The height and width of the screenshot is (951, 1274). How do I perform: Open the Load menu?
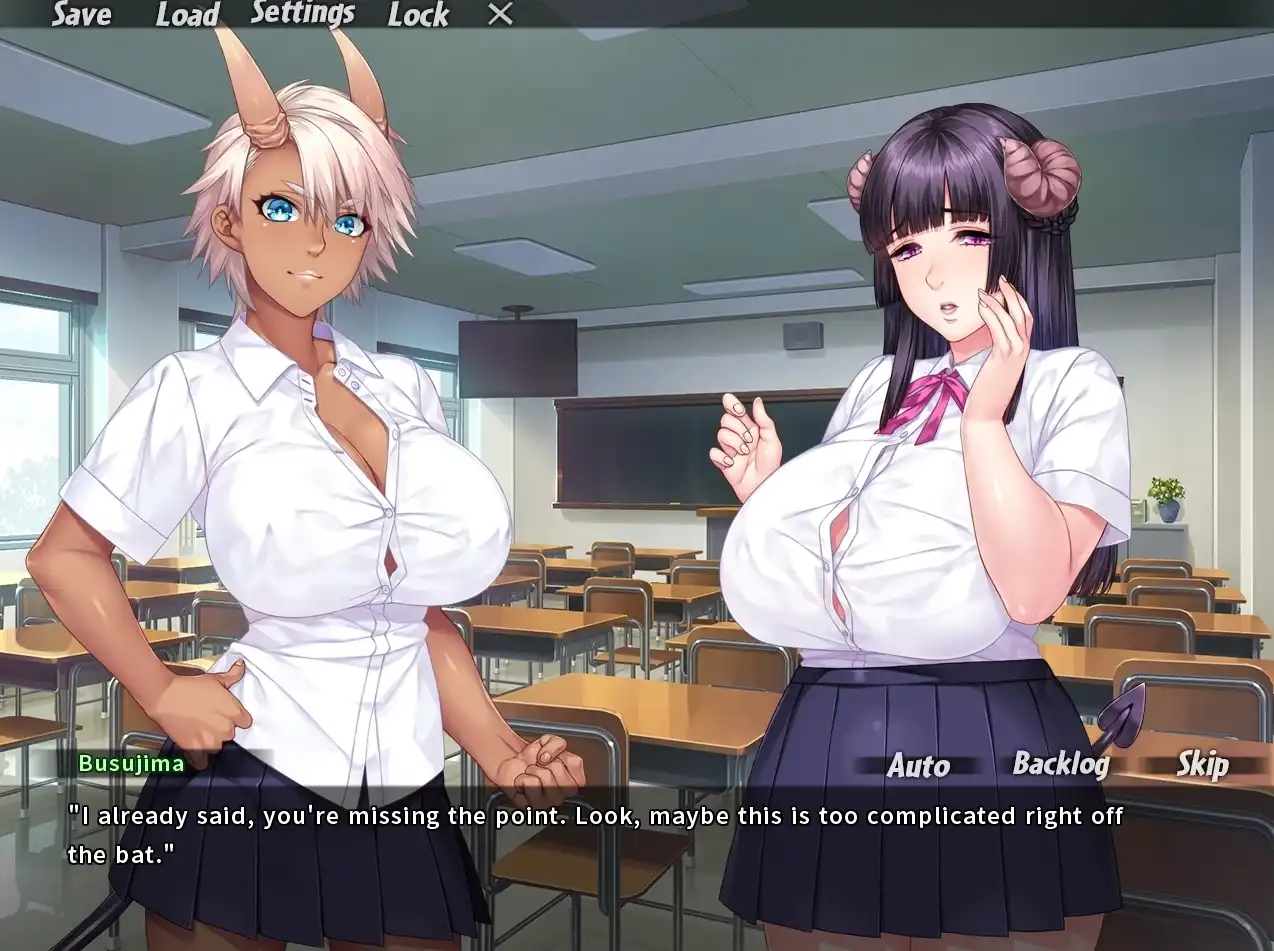[187, 14]
